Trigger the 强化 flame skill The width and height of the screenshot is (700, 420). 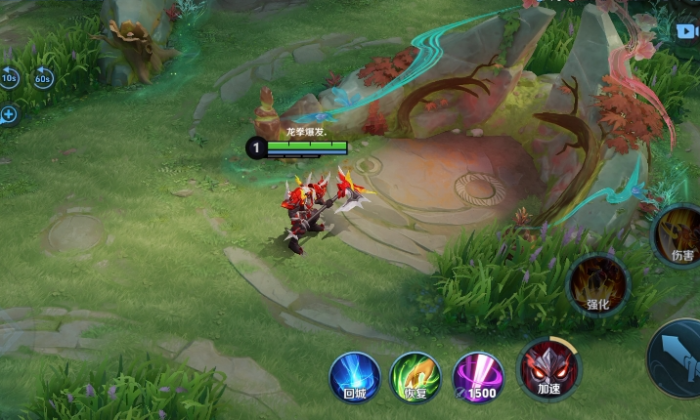pyautogui.click(x=598, y=284)
